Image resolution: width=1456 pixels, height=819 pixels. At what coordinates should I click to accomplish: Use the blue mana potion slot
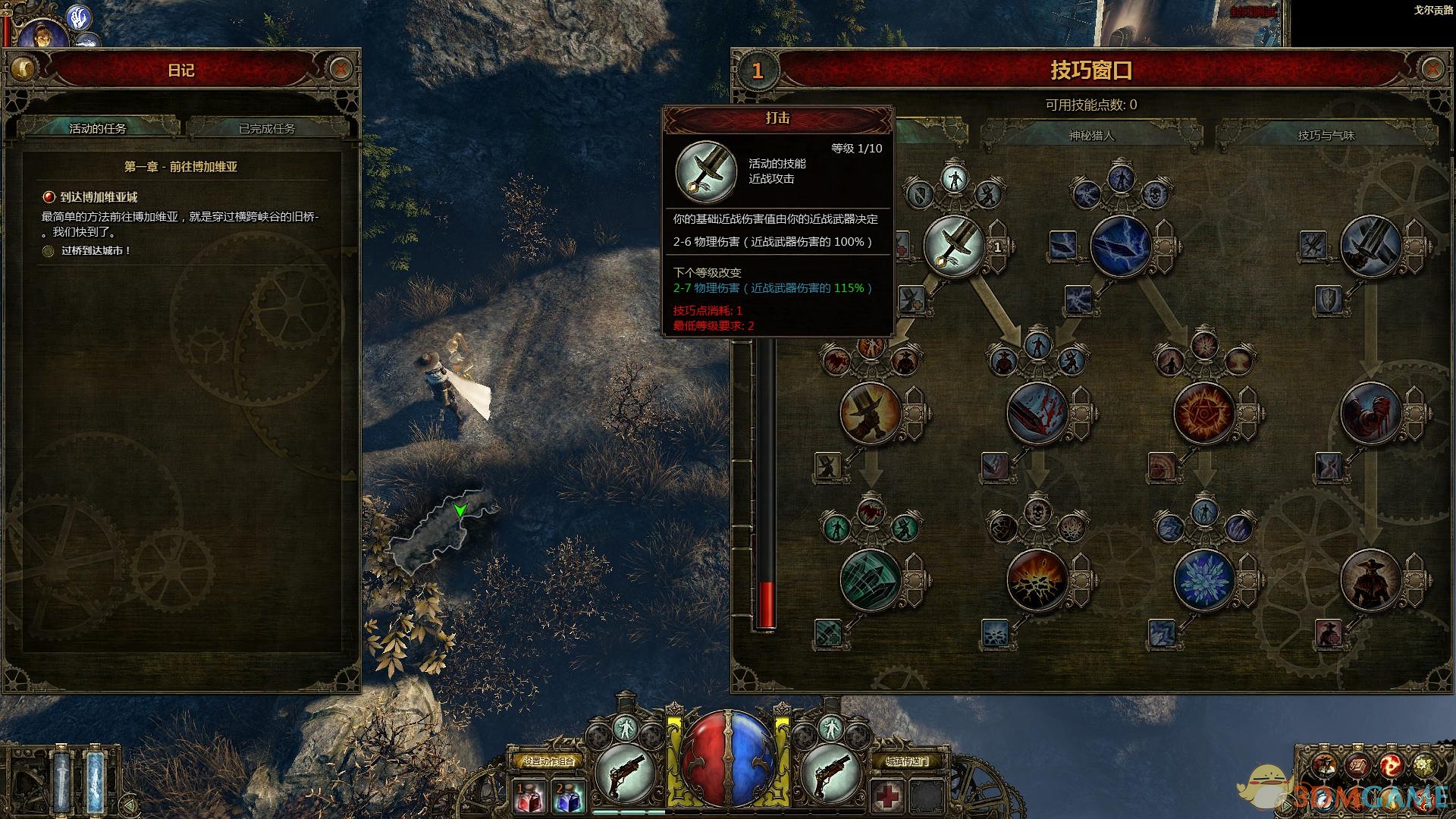568,798
